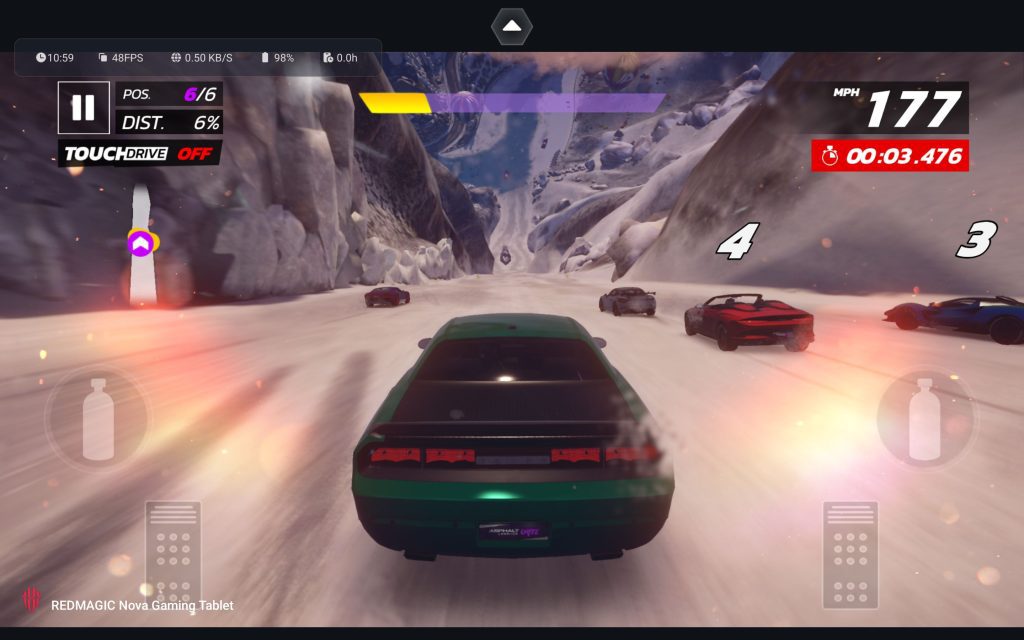Tap the right nitro bottle button

point(925,420)
